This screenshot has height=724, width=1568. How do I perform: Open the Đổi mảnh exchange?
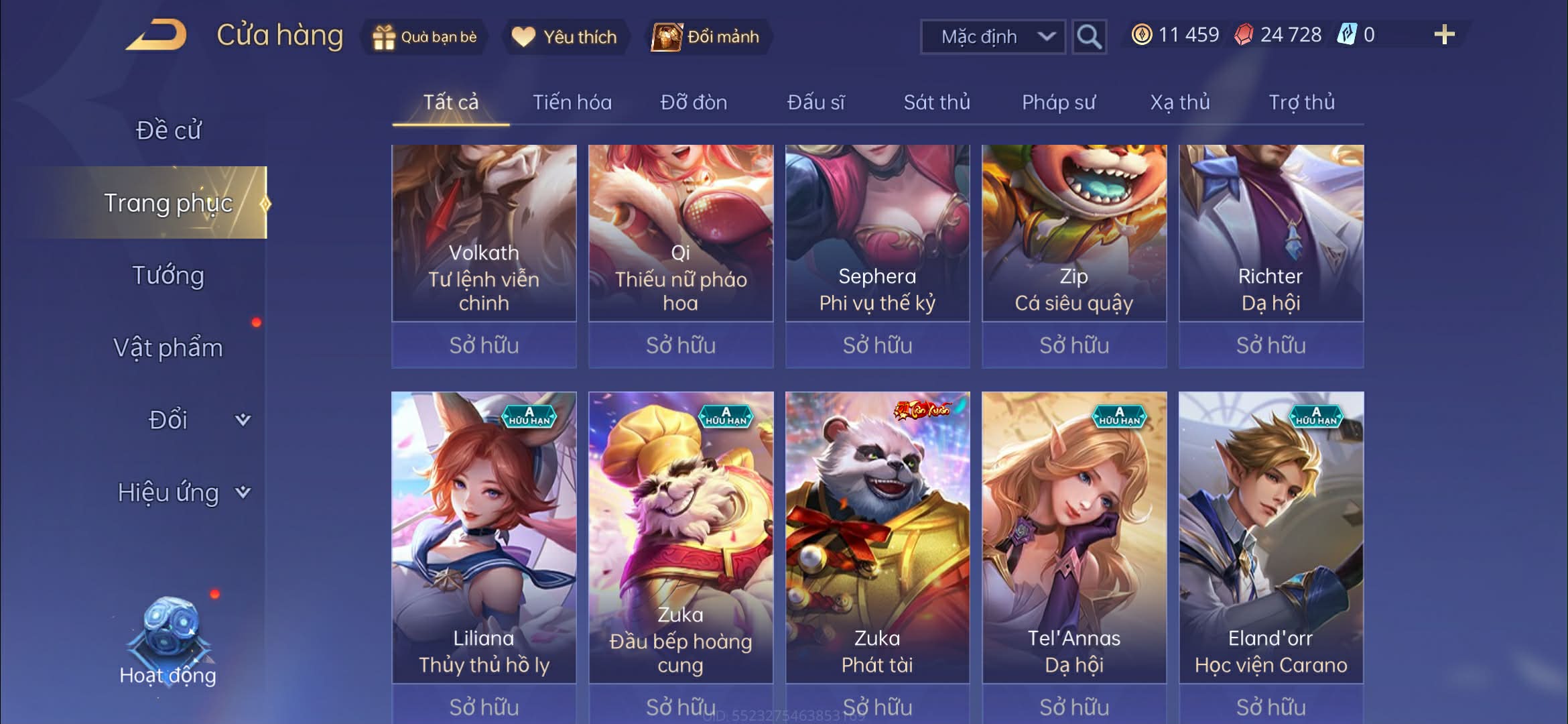pyautogui.click(x=707, y=37)
